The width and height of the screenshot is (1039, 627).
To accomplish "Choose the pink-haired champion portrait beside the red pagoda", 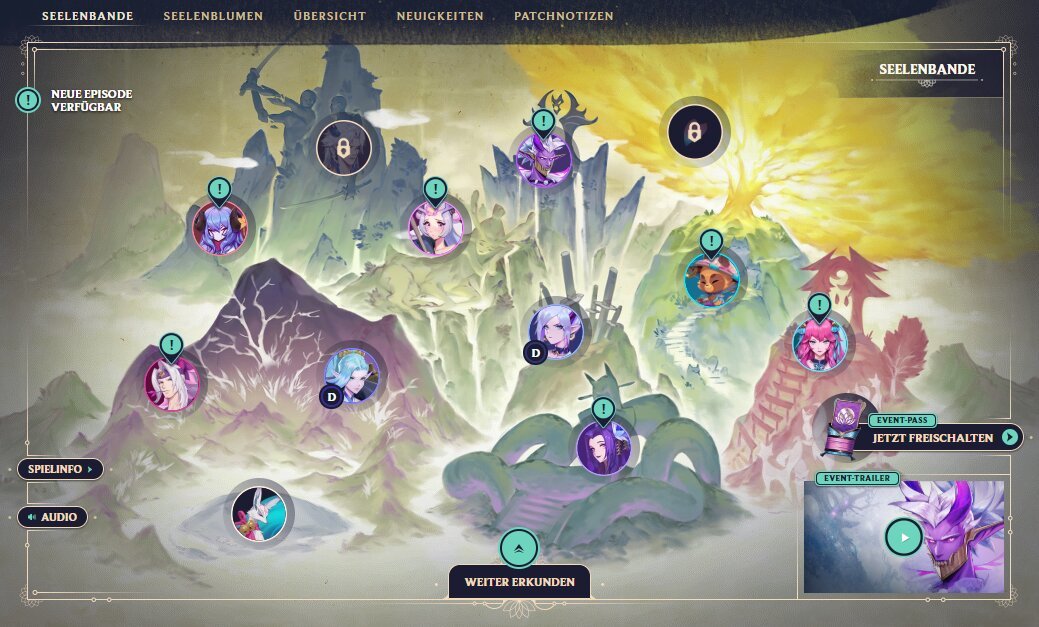I will tap(820, 342).
